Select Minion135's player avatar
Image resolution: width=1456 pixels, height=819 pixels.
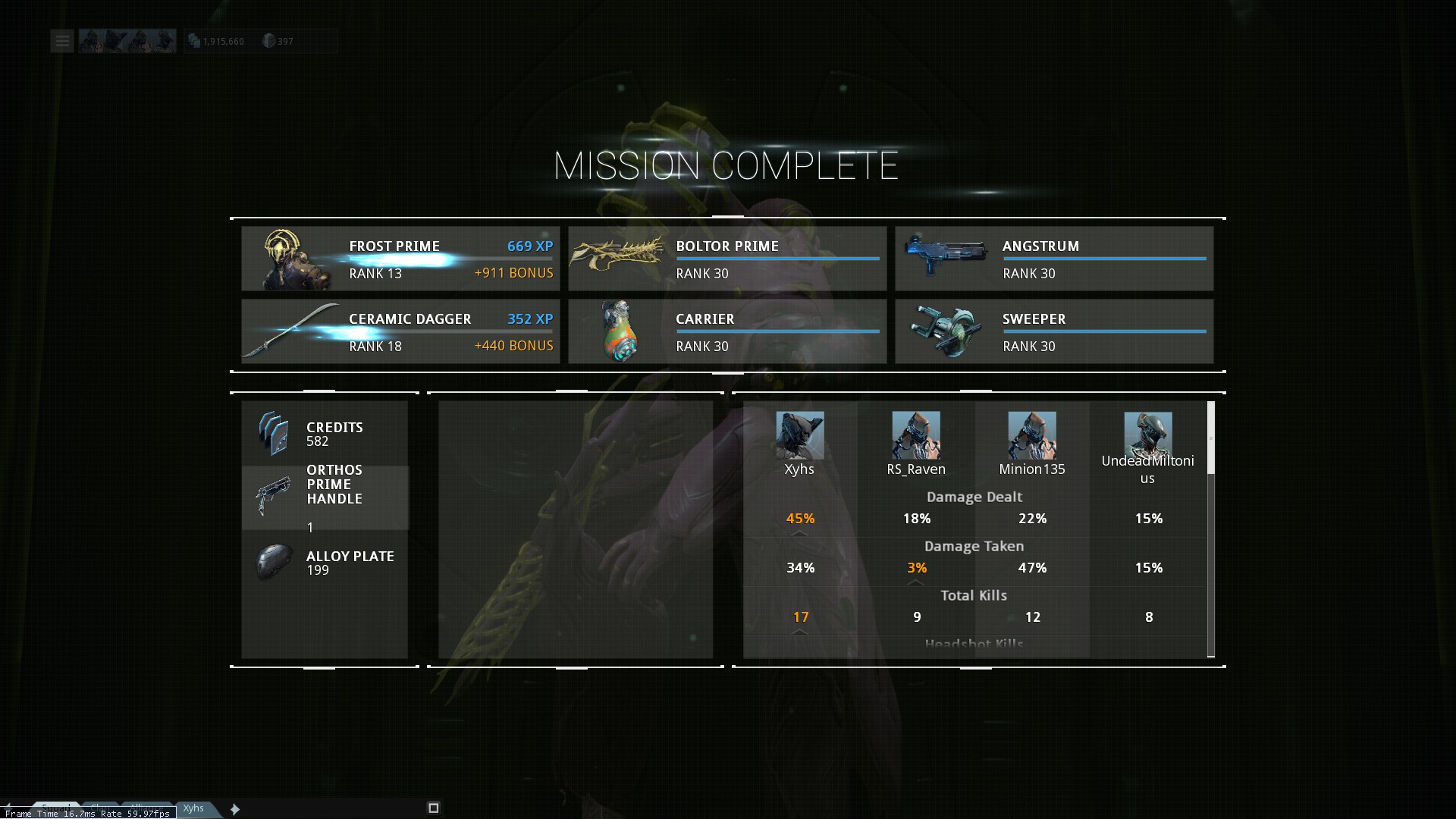click(1031, 435)
